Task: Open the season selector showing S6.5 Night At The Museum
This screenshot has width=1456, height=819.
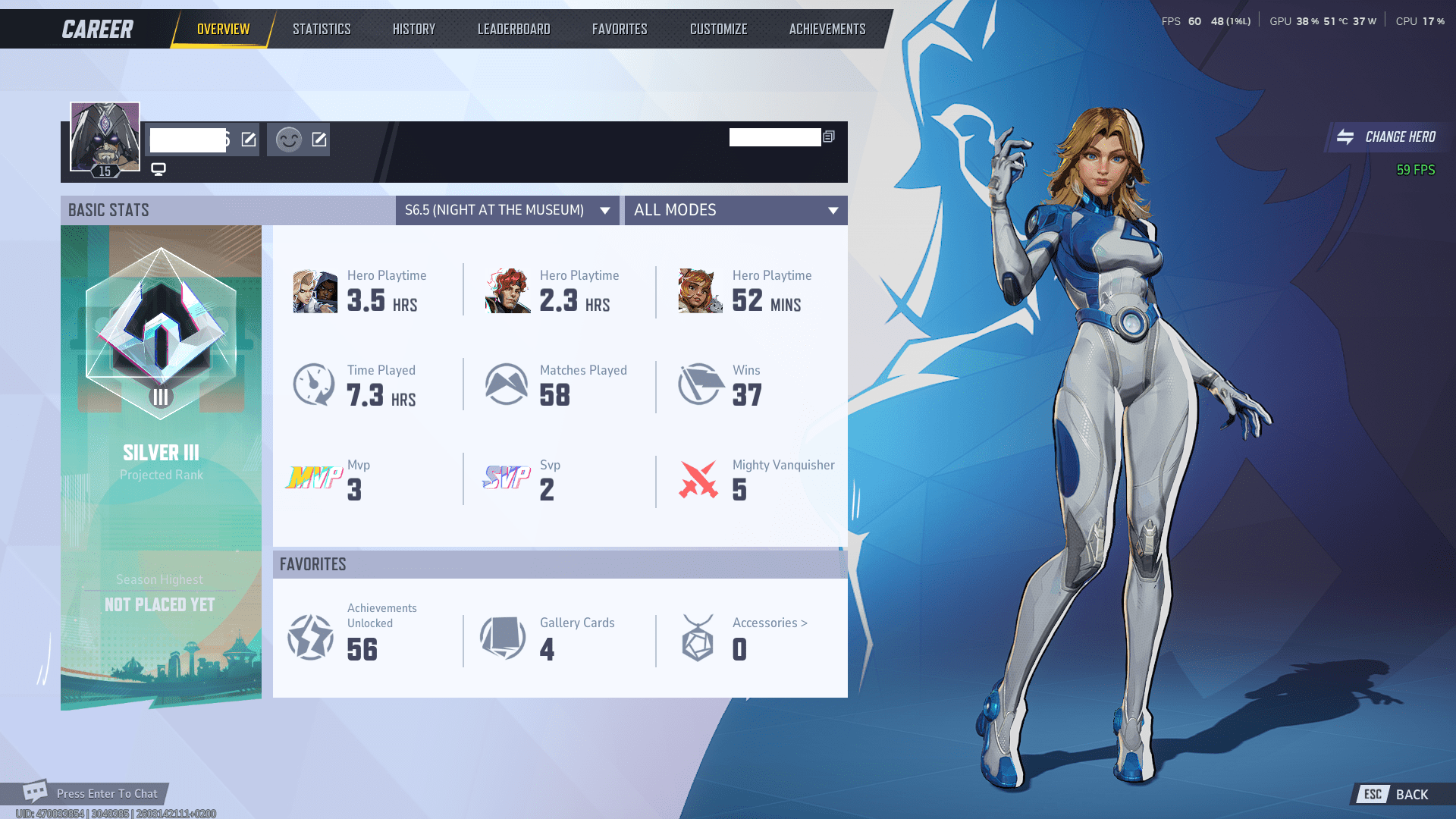Action: point(507,210)
